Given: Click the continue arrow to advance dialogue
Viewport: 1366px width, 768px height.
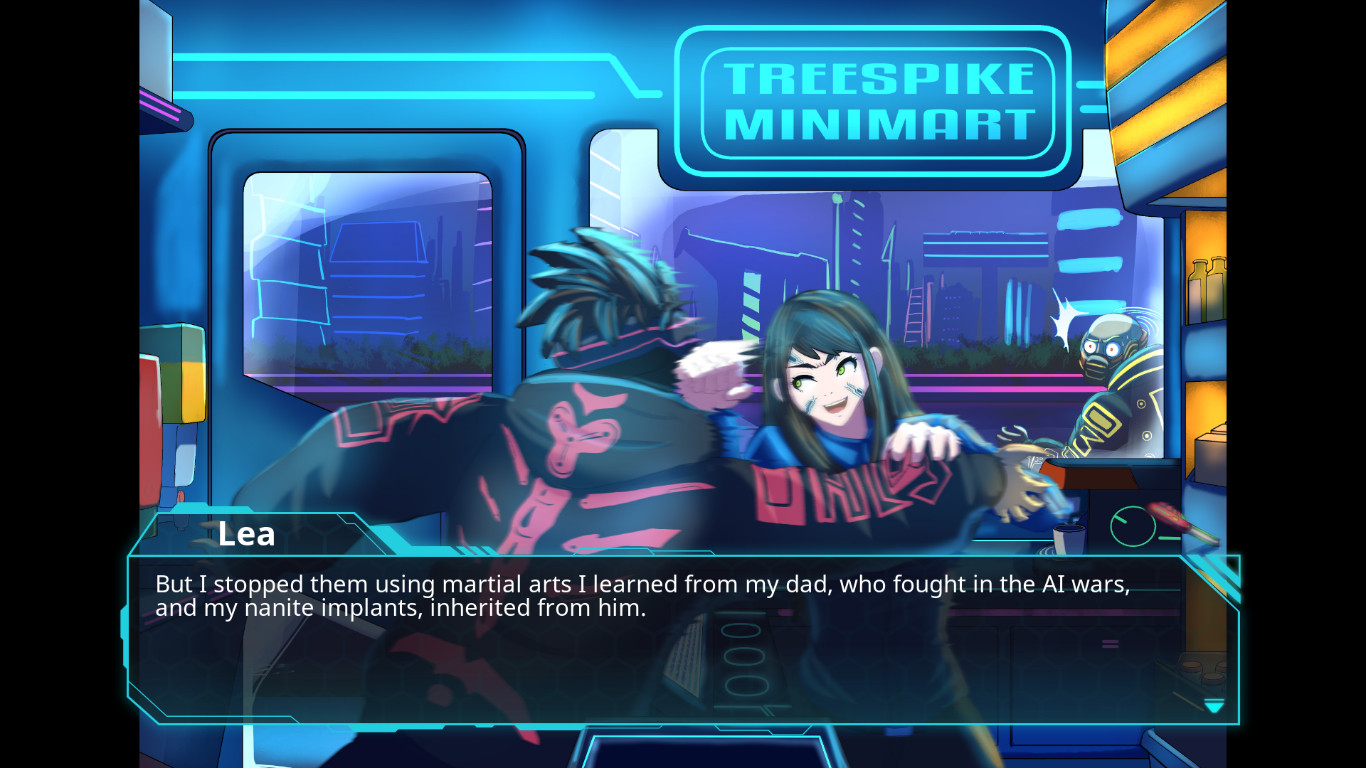Looking at the screenshot, I should 1215,706.
